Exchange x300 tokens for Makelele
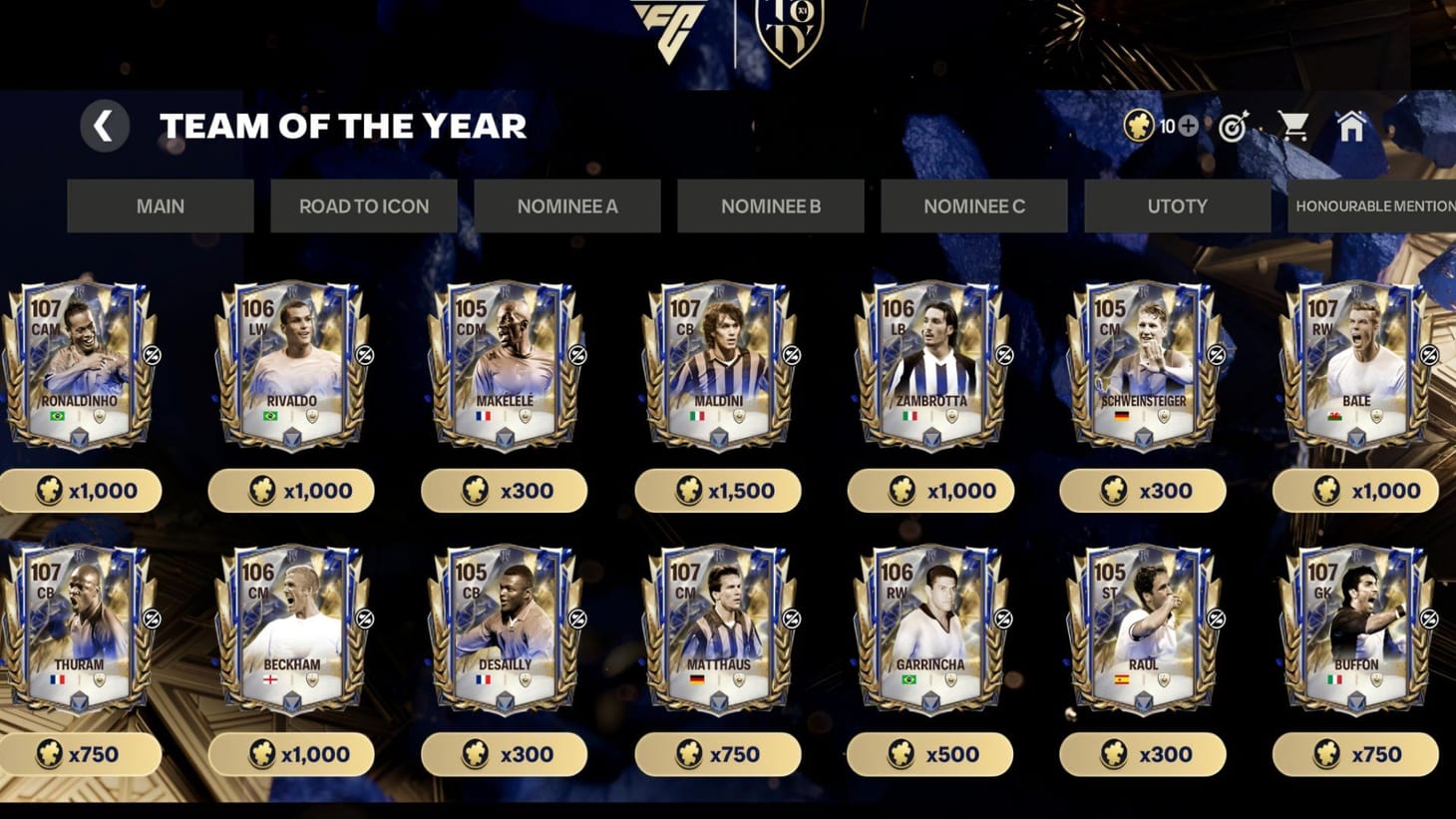Image resolution: width=1456 pixels, height=819 pixels. (x=505, y=490)
